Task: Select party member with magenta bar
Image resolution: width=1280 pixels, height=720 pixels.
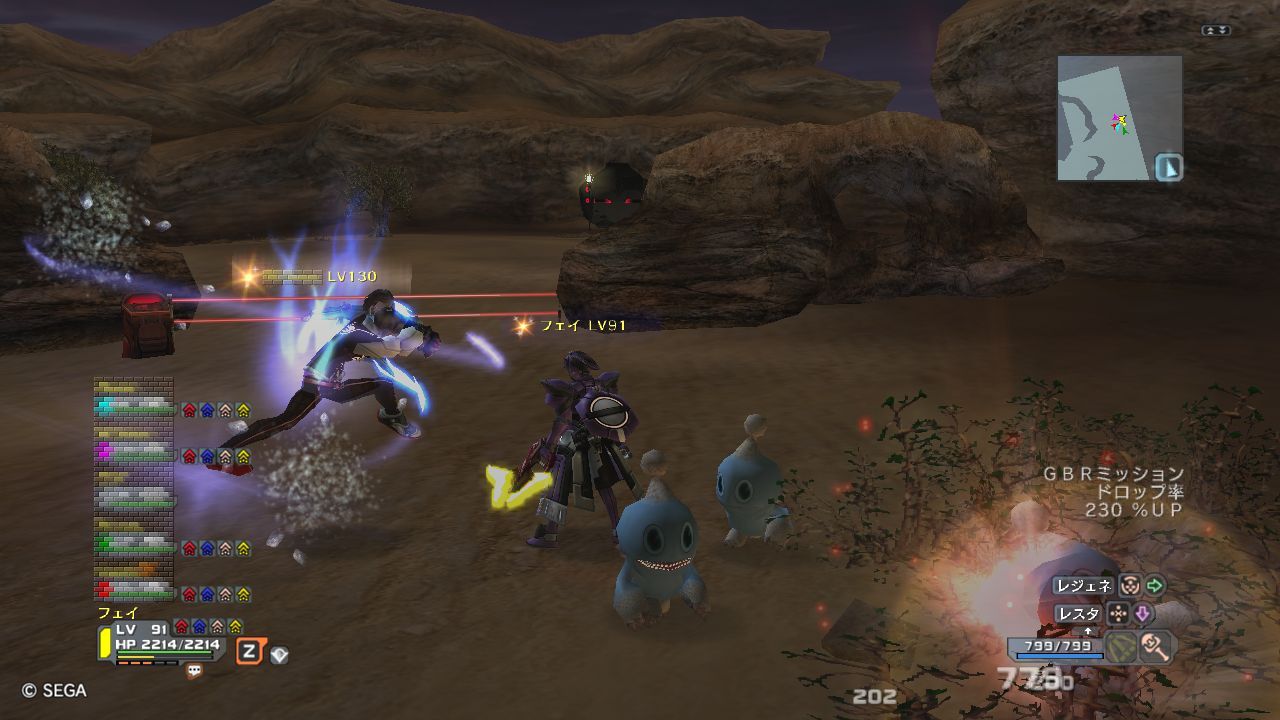Action: pyautogui.click(x=134, y=452)
